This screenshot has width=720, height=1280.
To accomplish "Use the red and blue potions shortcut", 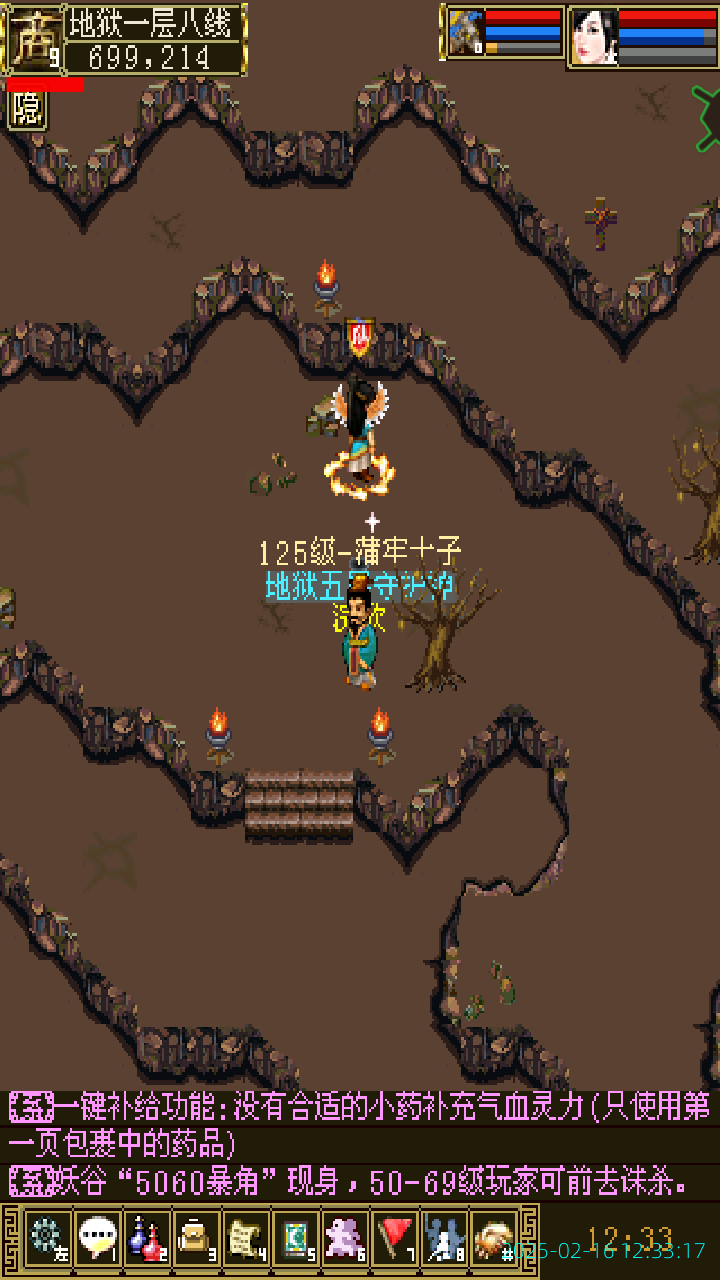I will (x=147, y=1237).
